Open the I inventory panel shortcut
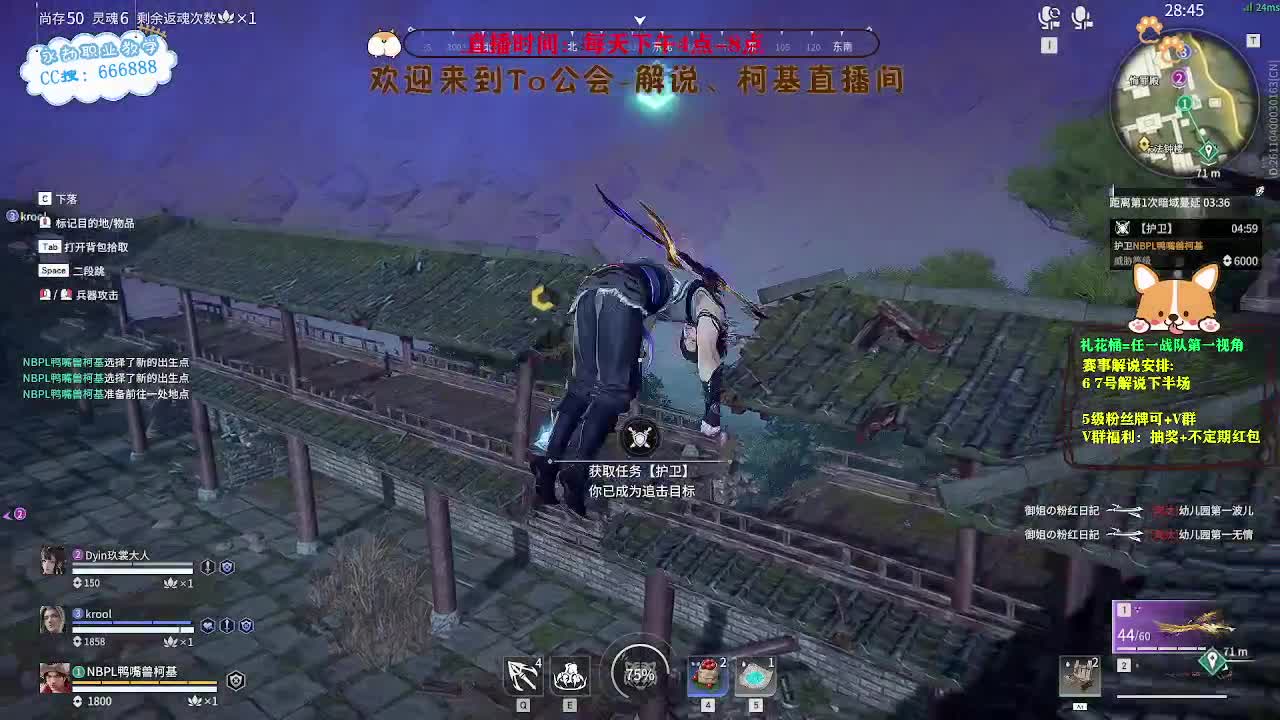 (1048, 45)
